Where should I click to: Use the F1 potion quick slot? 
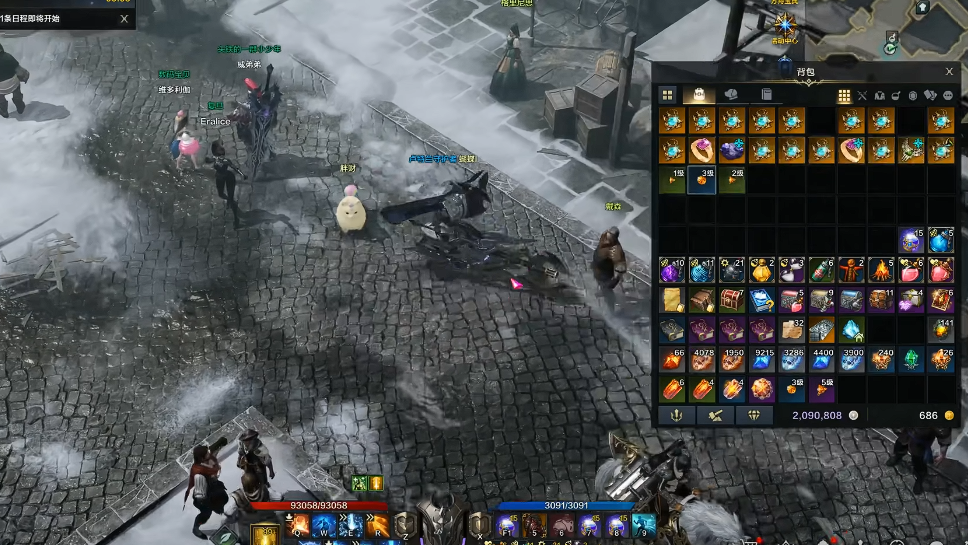[x=505, y=525]
